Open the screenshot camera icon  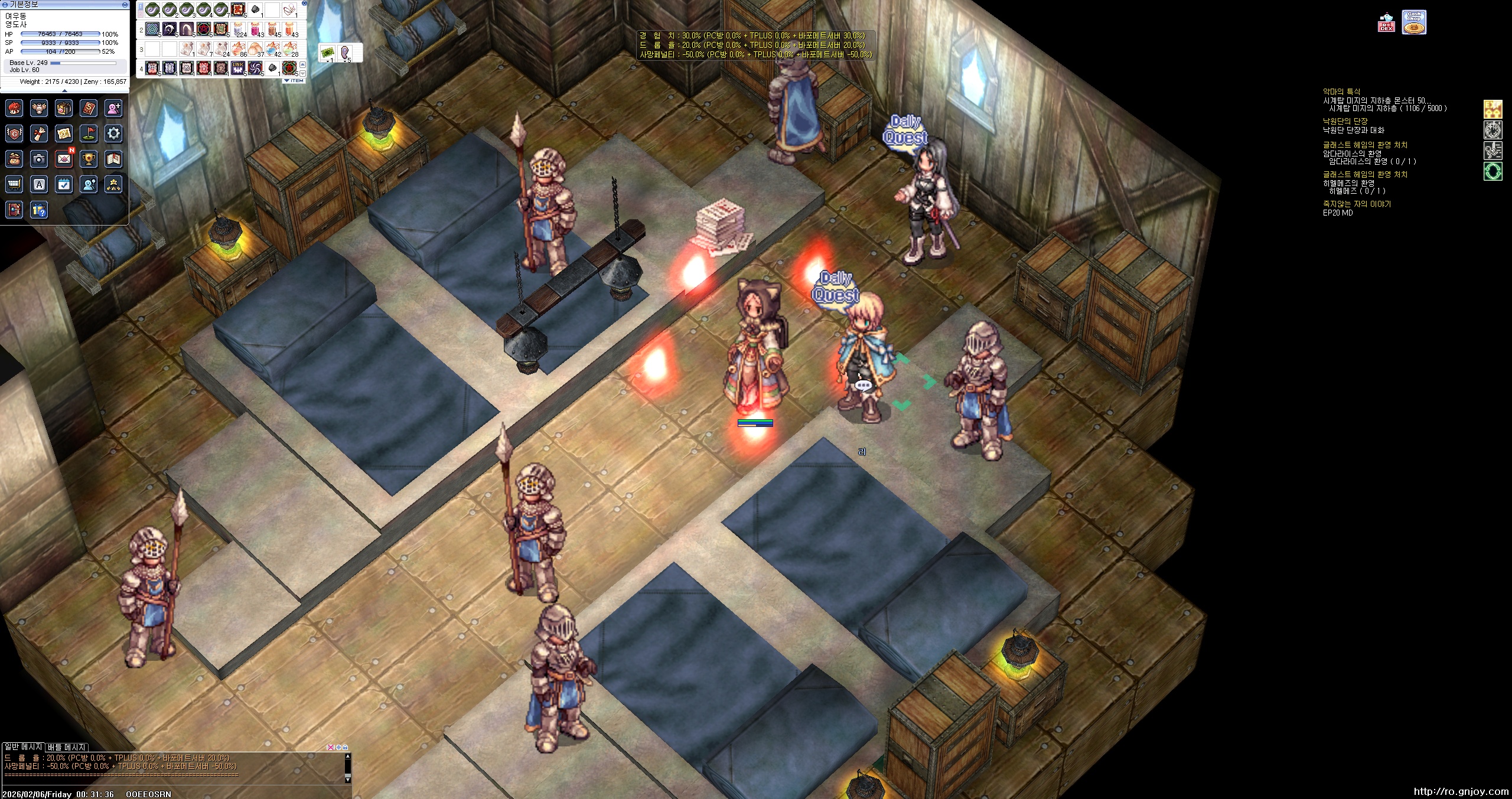[x=39, y=159]
